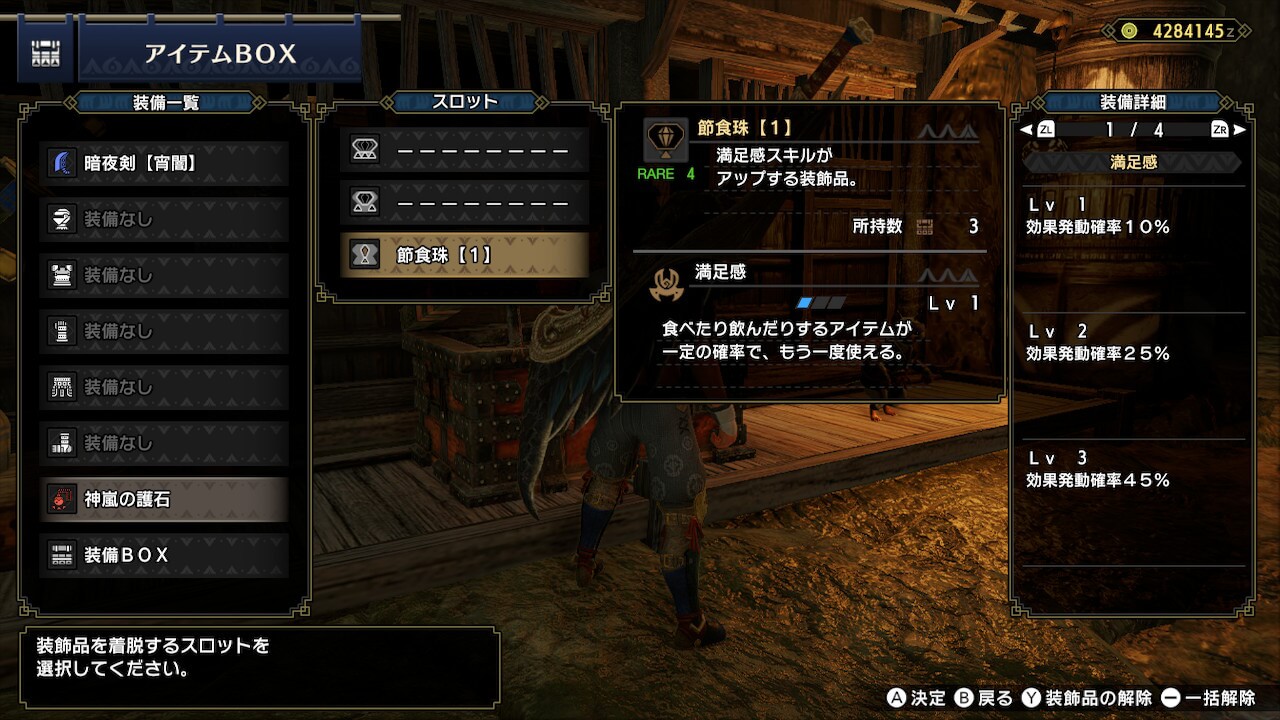Open the 装備BOX entry
Screen dimensions: 1280x720
tap(165, 555)
